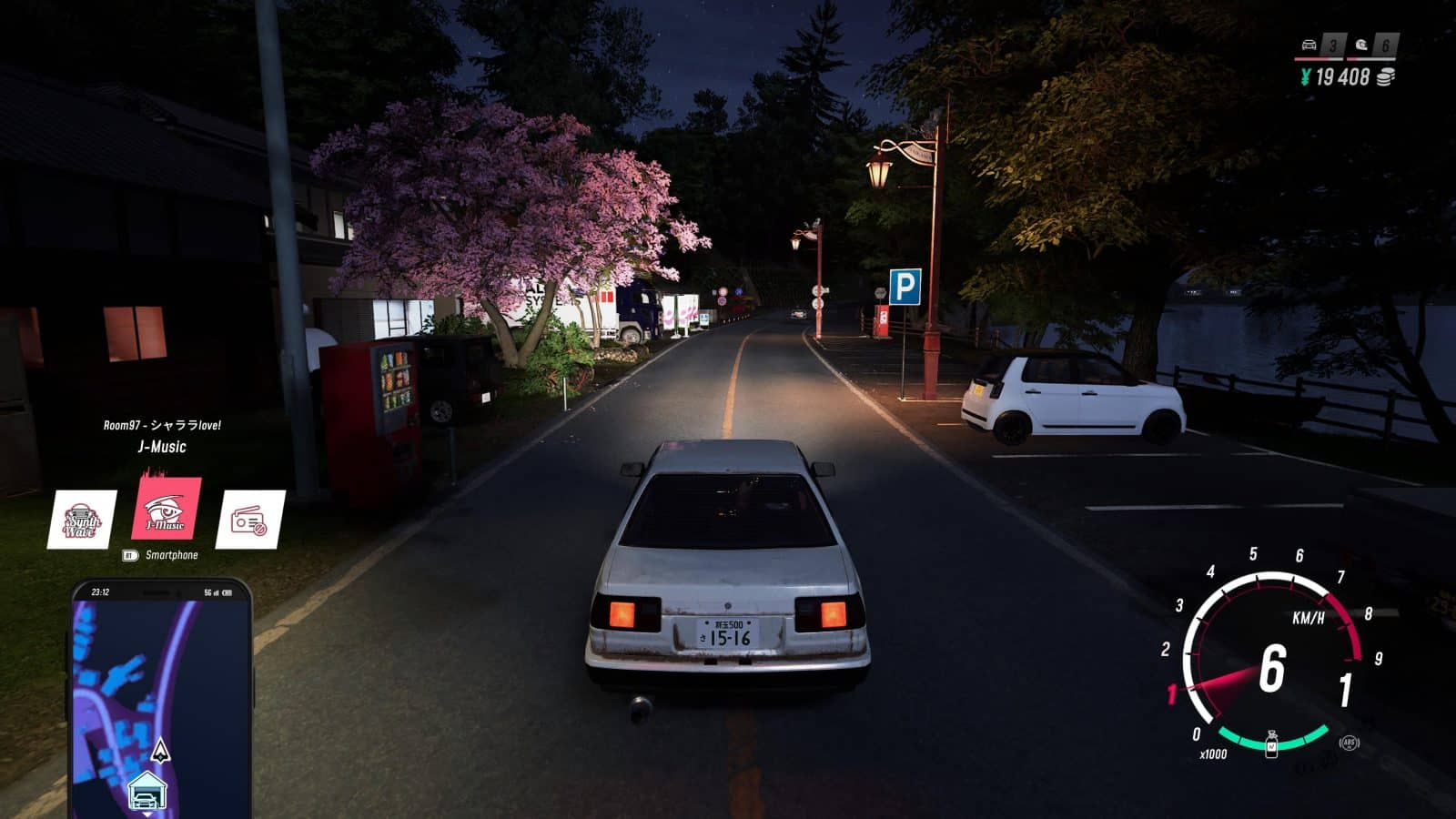Viewport: 1456px width, 819px height.
Task: Click the car collection icon in the top-right
Action: point(1309,45)
